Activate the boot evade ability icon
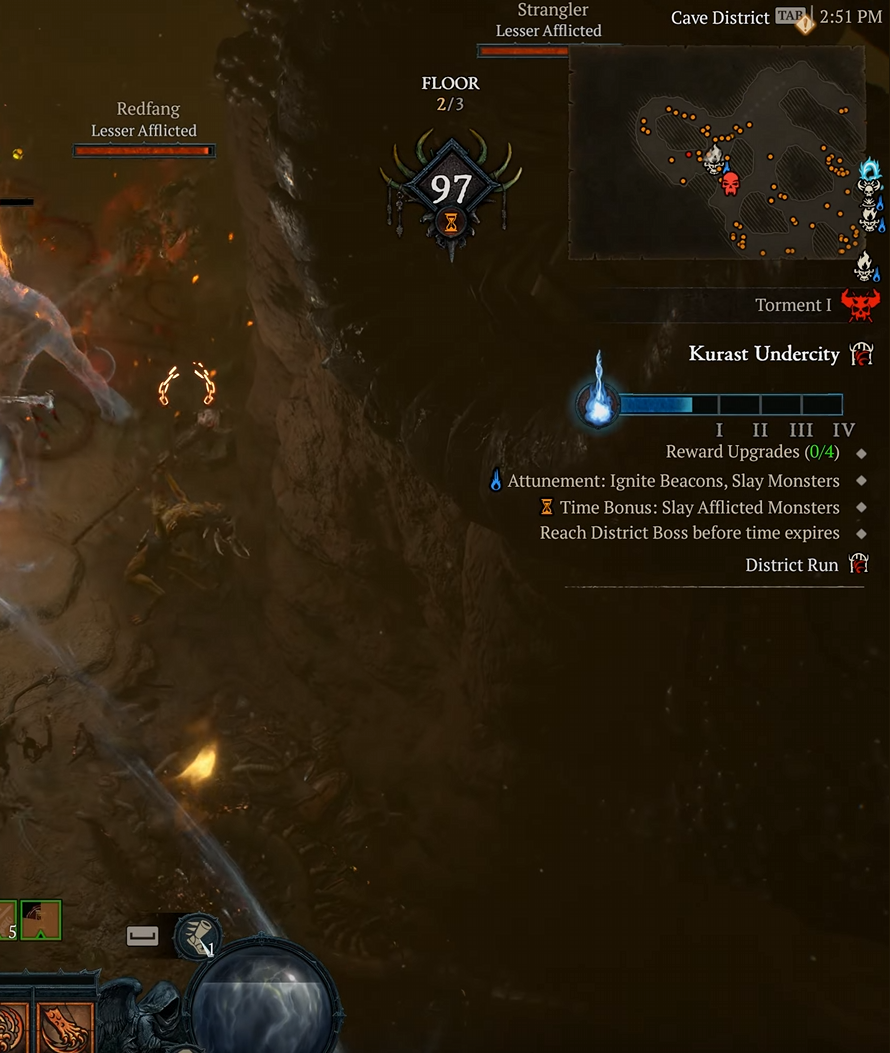 (x=197, y=936)
